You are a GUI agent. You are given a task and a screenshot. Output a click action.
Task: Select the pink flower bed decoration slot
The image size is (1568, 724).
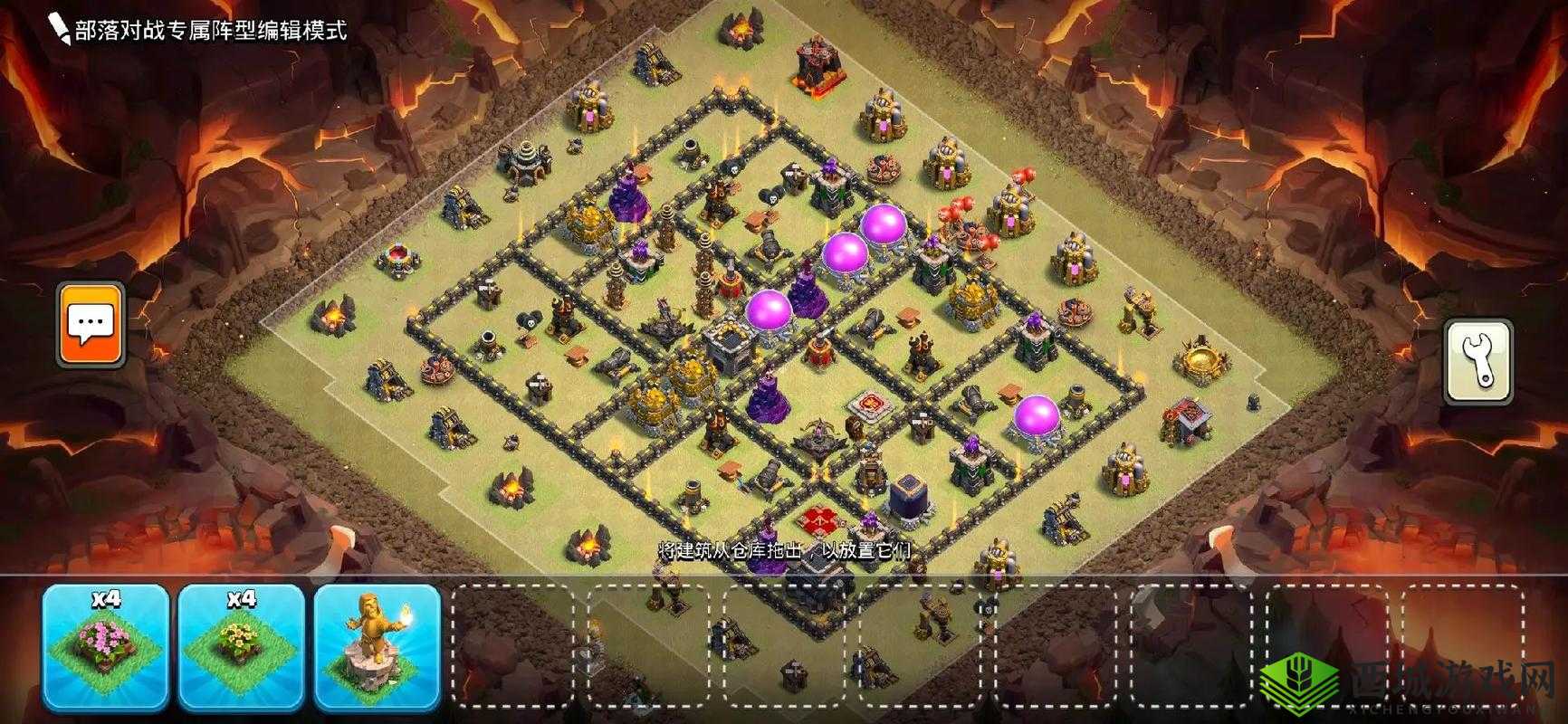pyautogui.click(x=105, y=646)
